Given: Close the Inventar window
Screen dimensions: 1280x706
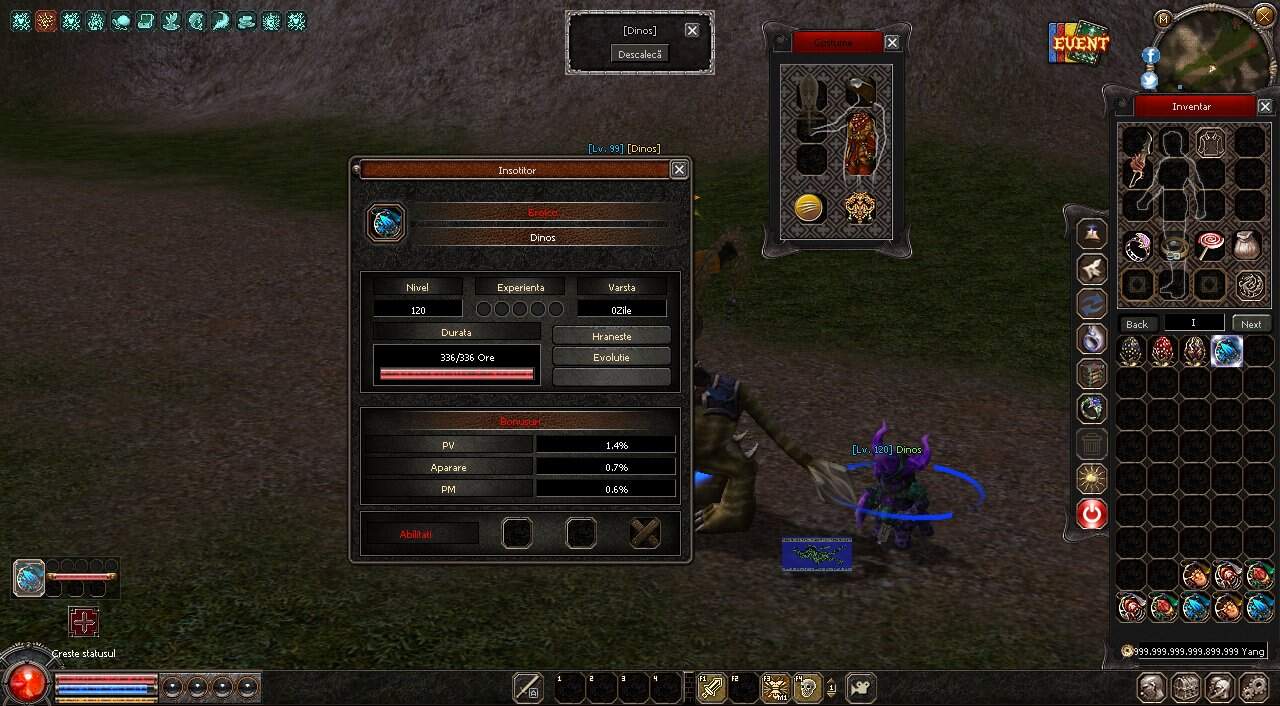Looking at the screenshot, I should 1265,106.
